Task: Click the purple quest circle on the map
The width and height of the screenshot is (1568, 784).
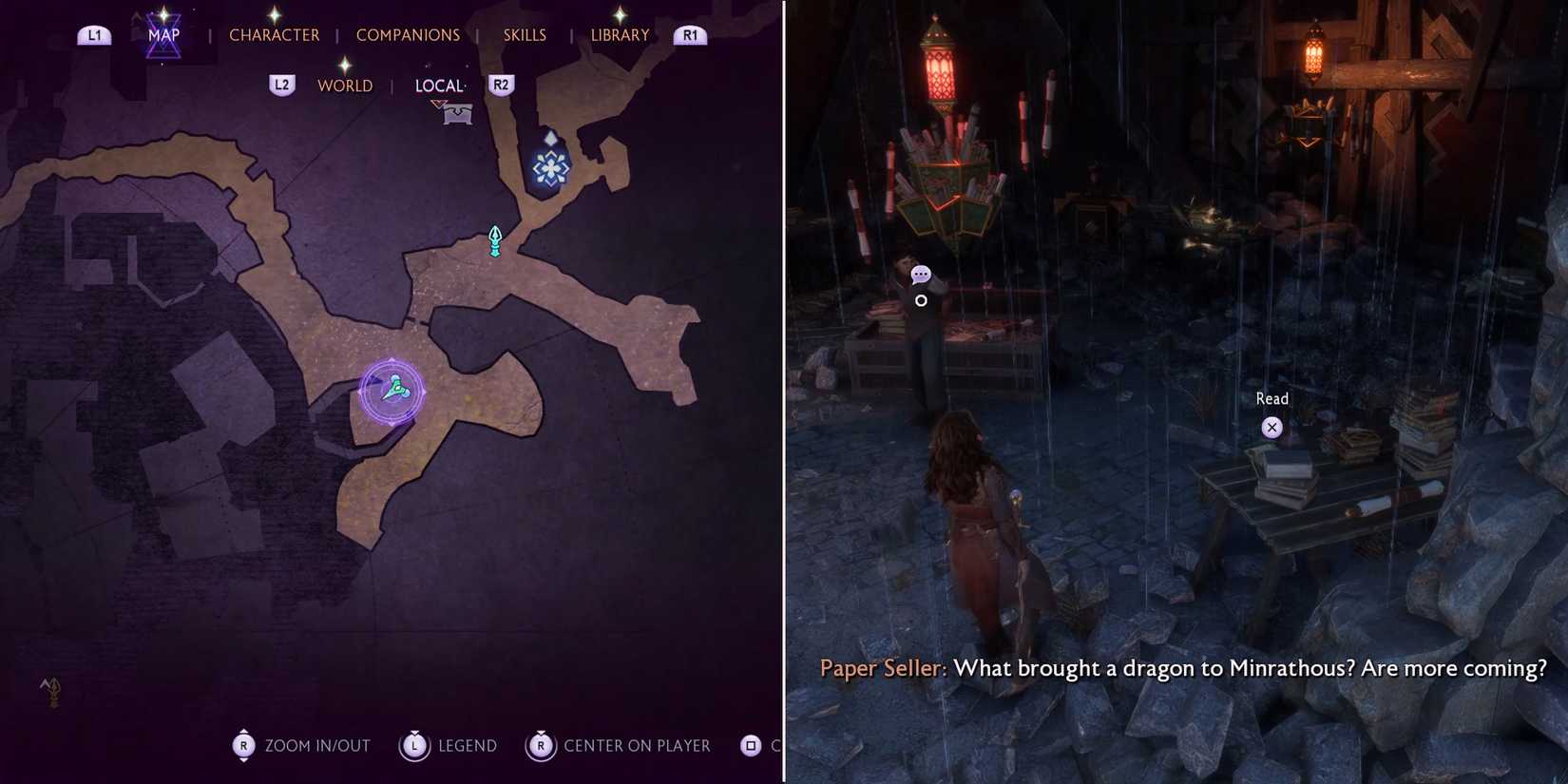Action: click(394, 390)
